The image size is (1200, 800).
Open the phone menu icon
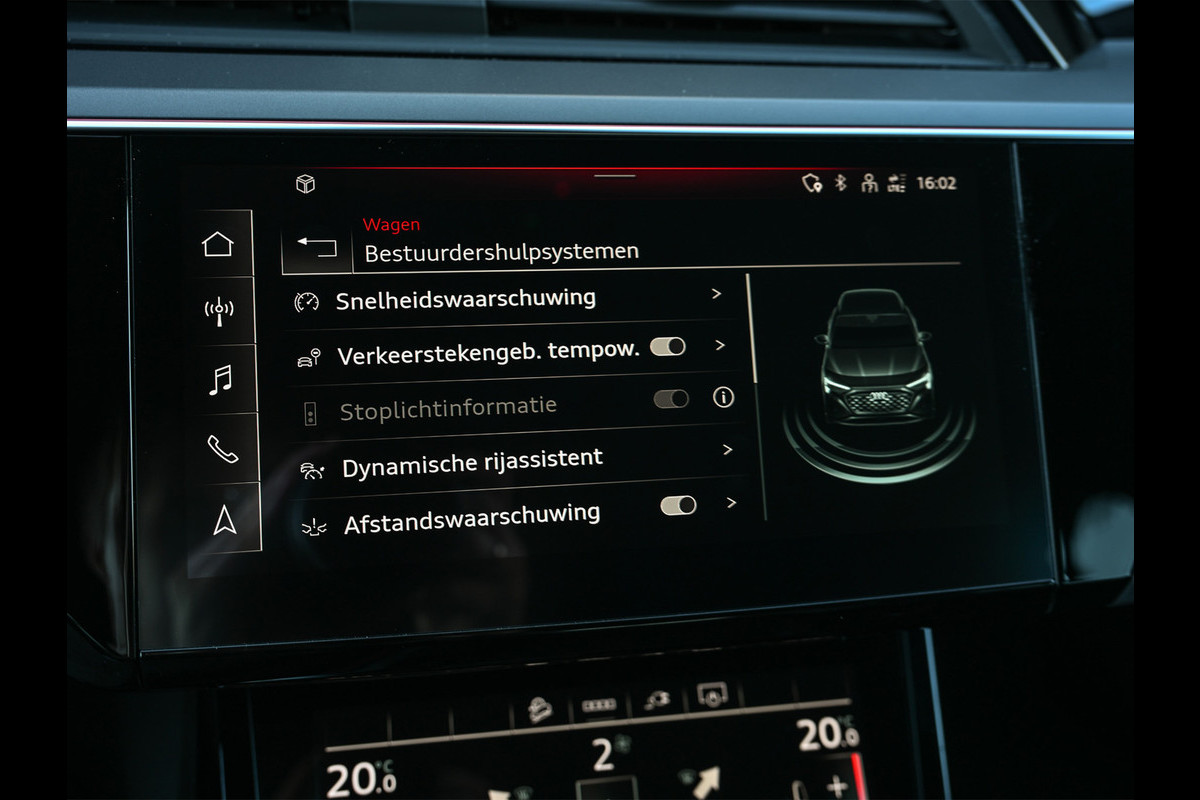click(x=222, y=449)
